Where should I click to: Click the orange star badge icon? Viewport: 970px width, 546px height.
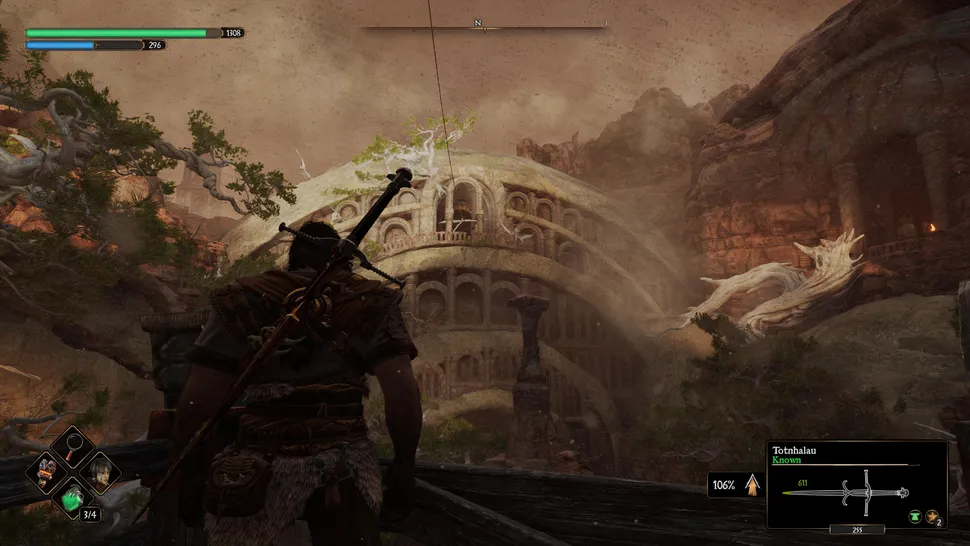(x=931, y=516)
